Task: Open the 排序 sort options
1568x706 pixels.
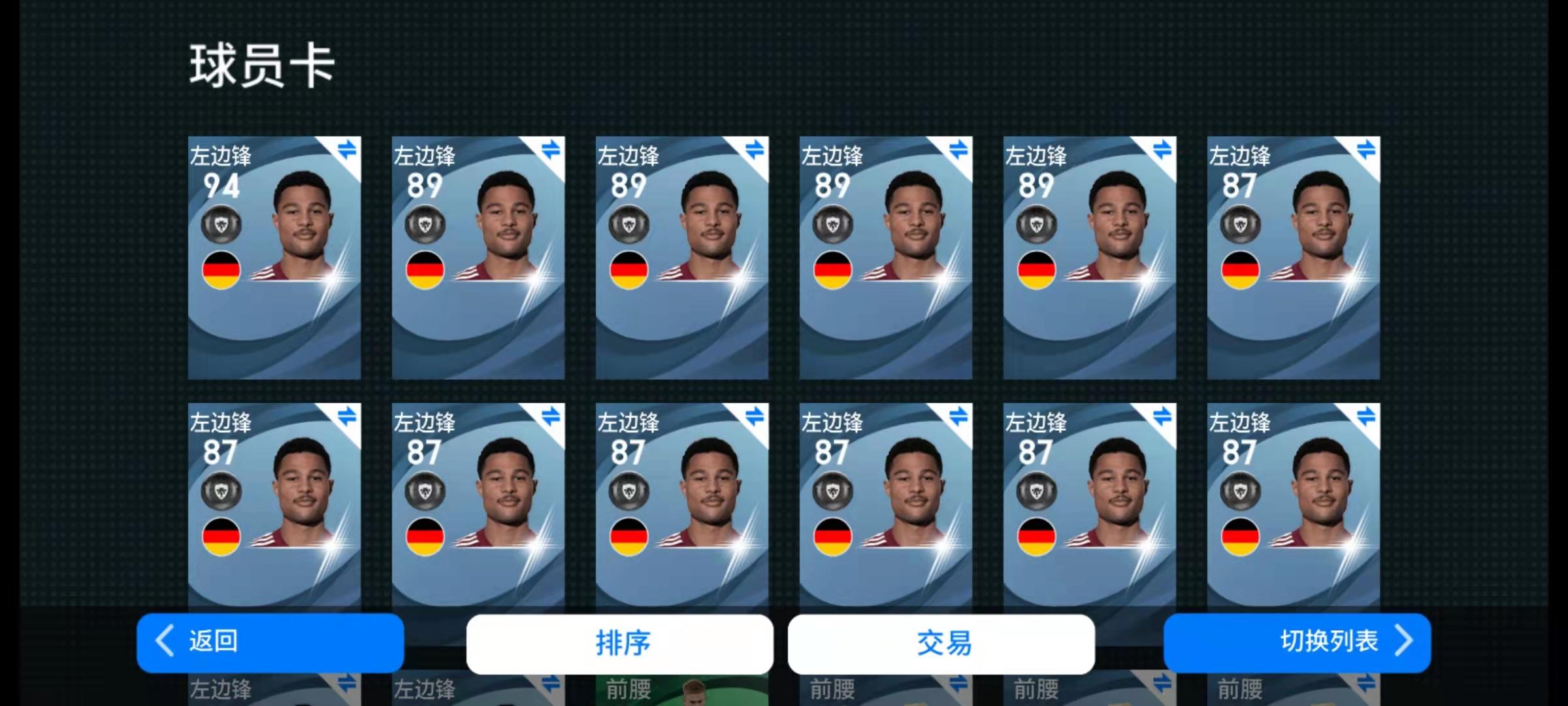Action: [x=619, y=643]
